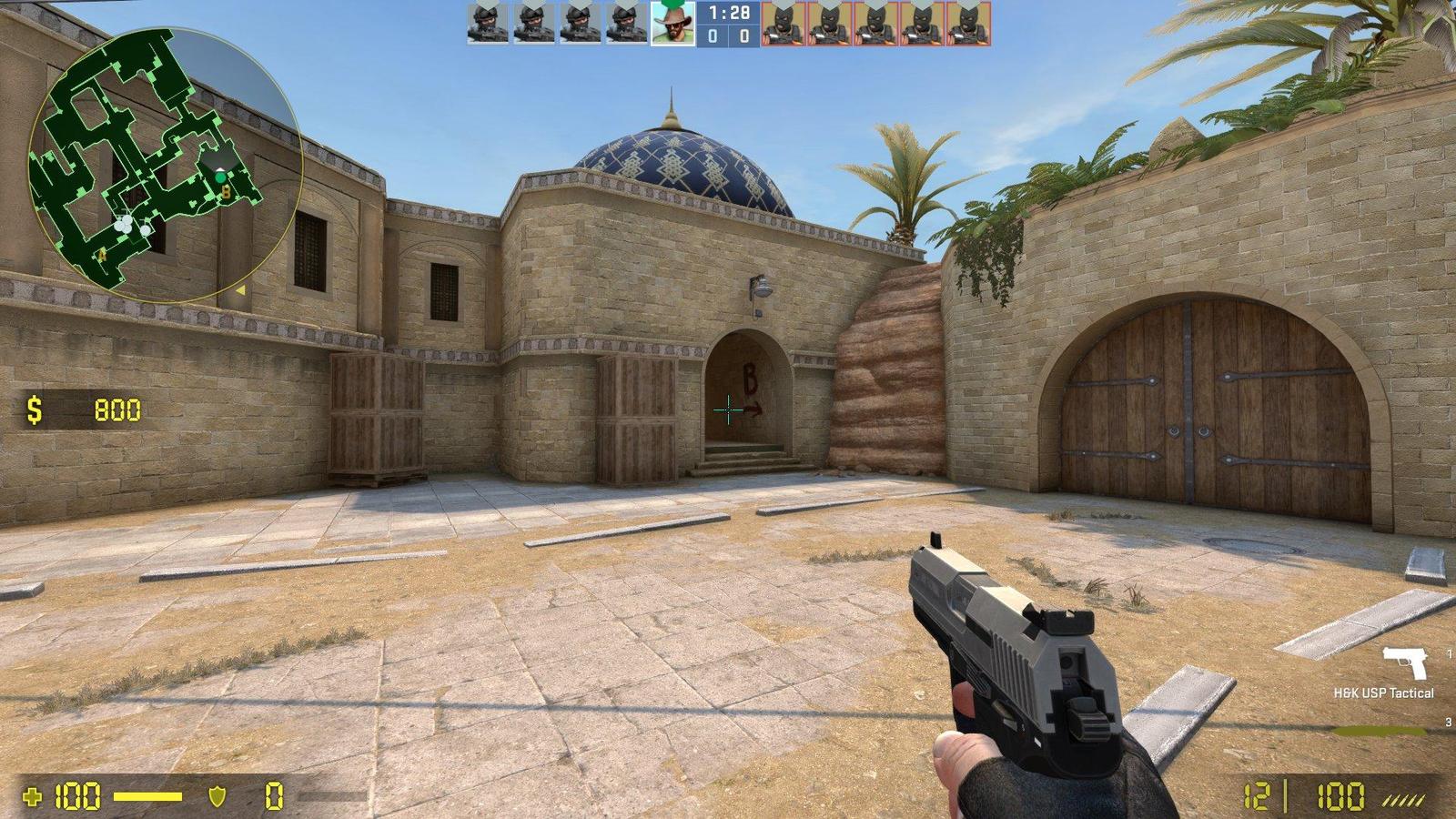Click the H&K USP Tactical weapon label
1456x819 pixels.
pos(1384,693)
